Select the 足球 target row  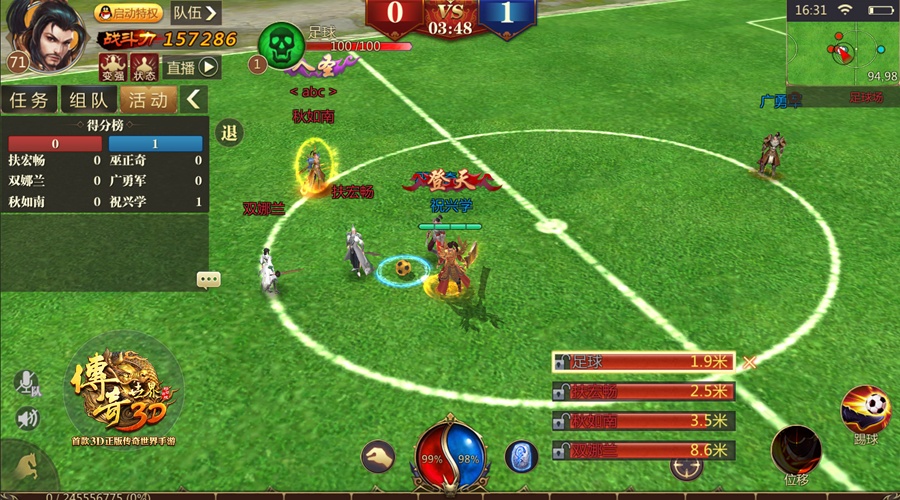coord(643,362)
